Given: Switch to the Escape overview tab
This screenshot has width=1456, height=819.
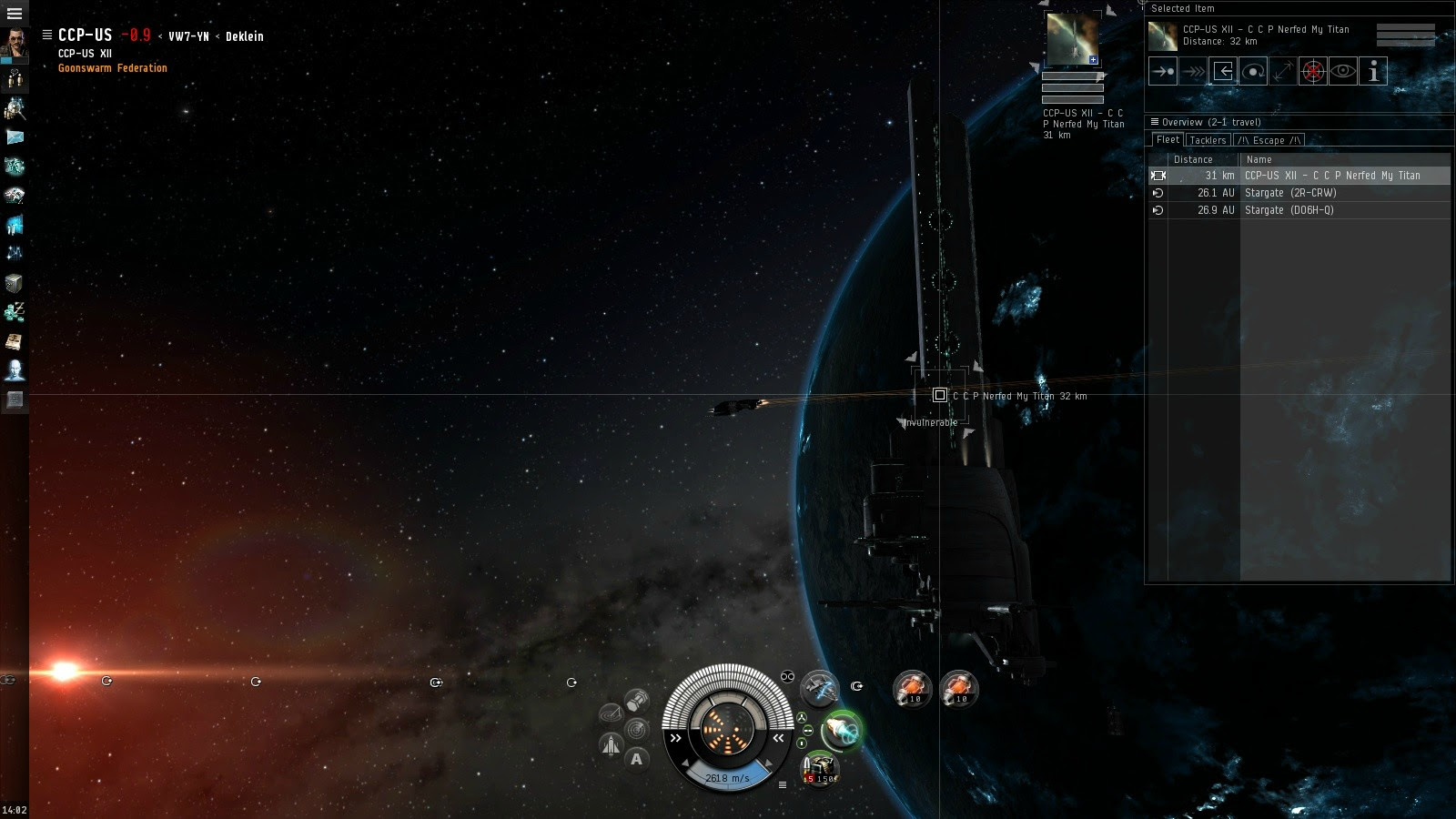Looking at the screenshot, I should (x=1269, y=140).
